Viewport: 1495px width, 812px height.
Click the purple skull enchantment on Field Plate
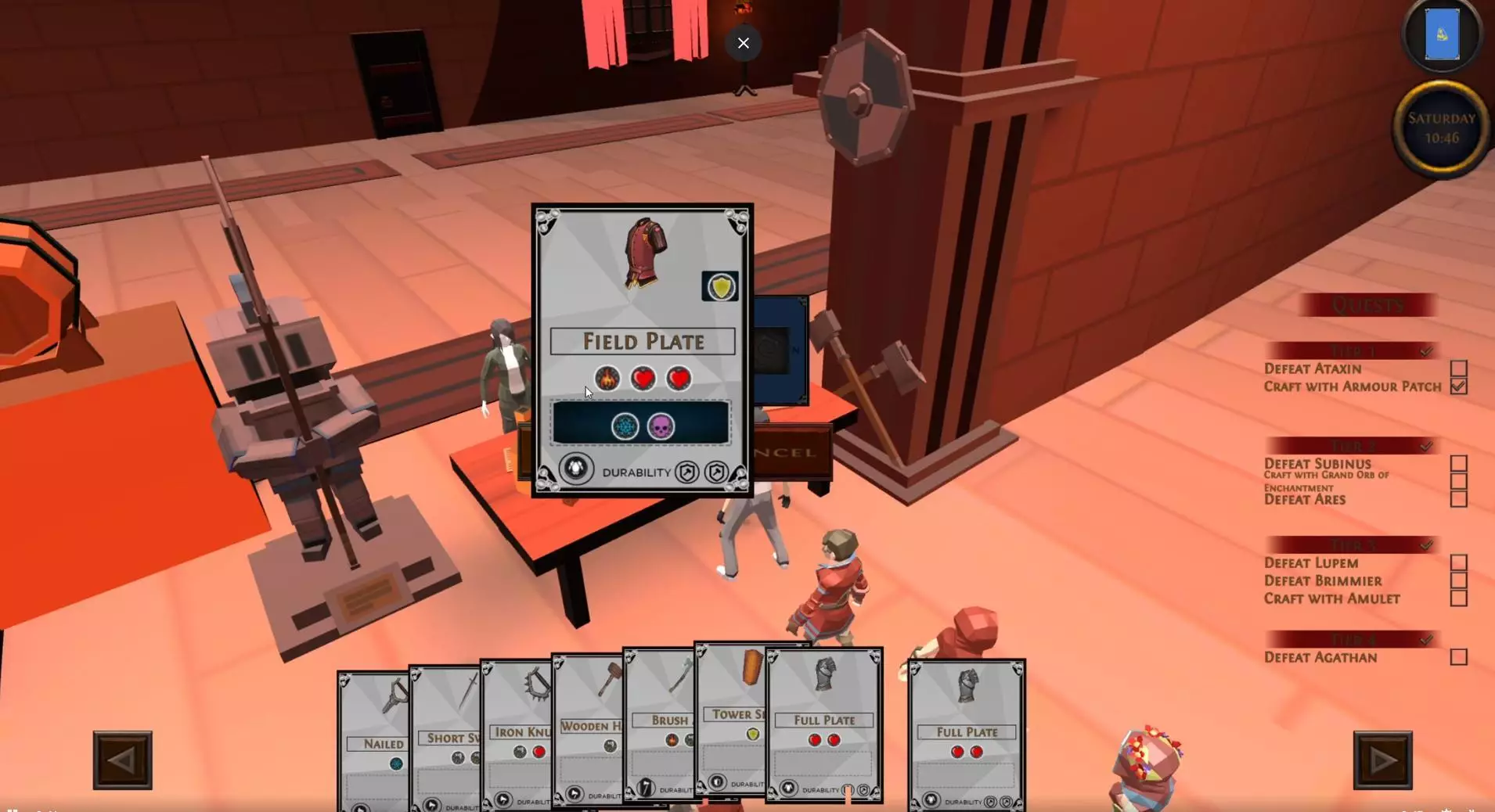tap(661, 427)
